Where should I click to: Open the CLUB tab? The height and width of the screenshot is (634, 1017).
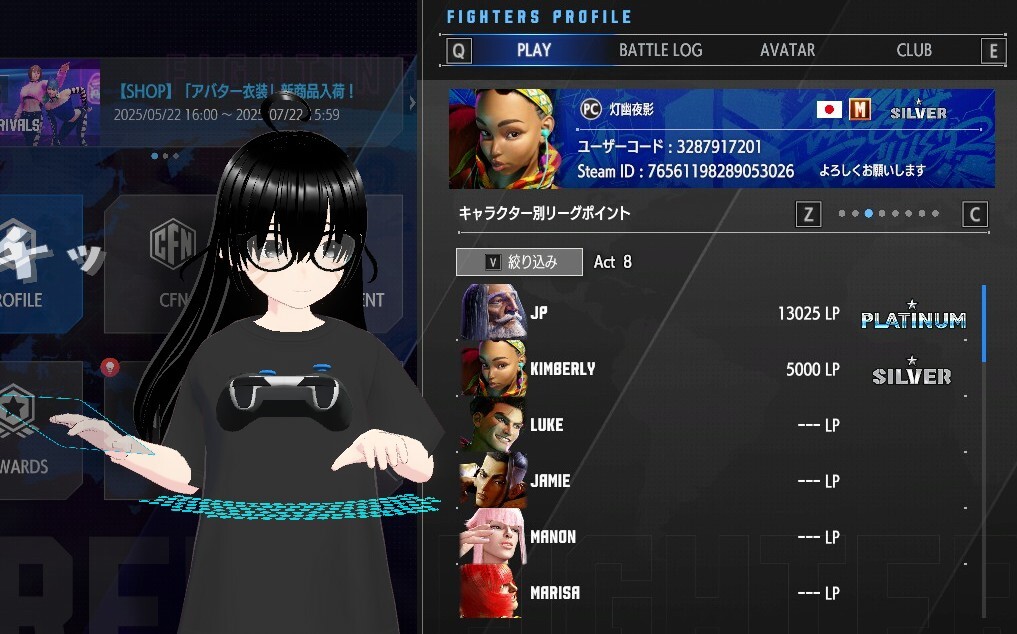click(914, 50)
